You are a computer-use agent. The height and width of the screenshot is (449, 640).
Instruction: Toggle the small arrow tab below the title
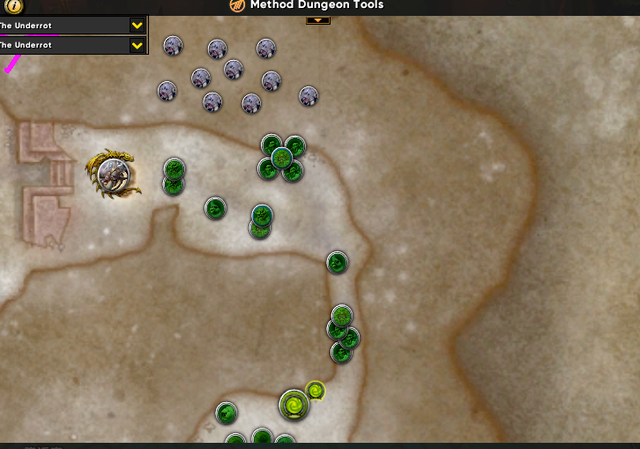pos(317,19)
